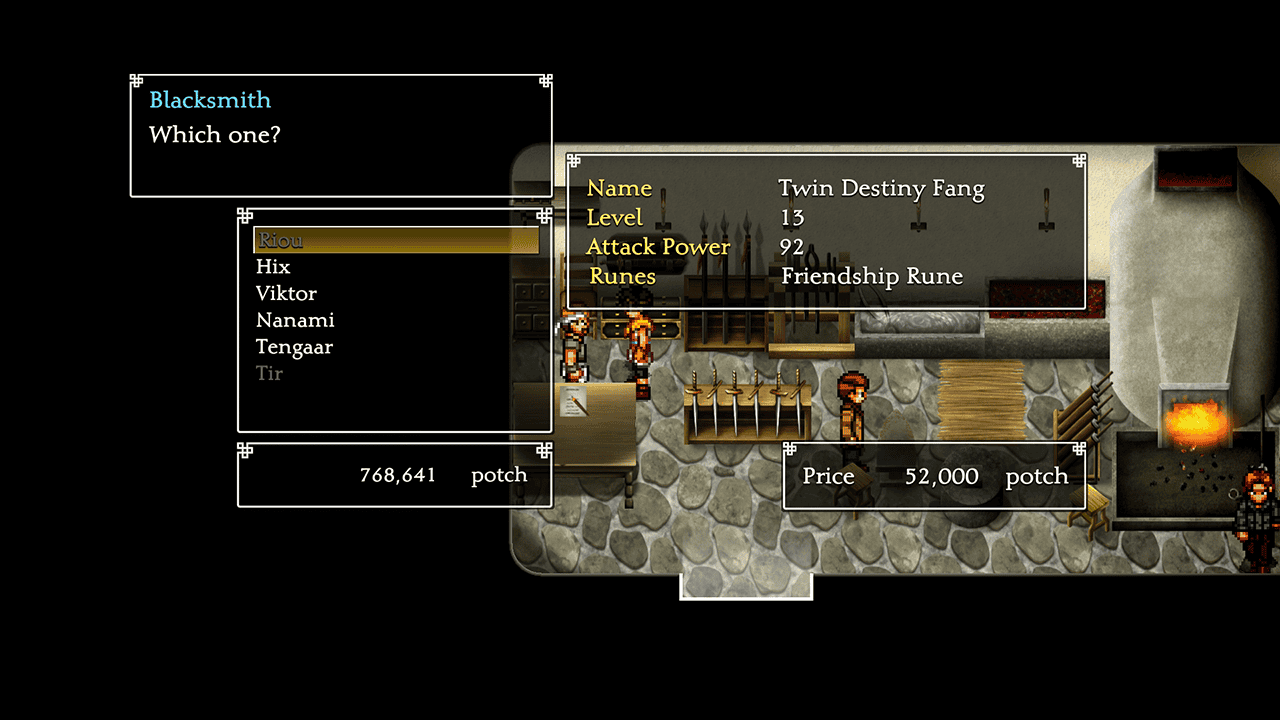1280x720 pixels.
Task: Select Nanami's weapon to upgrade
Action: [295, 321]
